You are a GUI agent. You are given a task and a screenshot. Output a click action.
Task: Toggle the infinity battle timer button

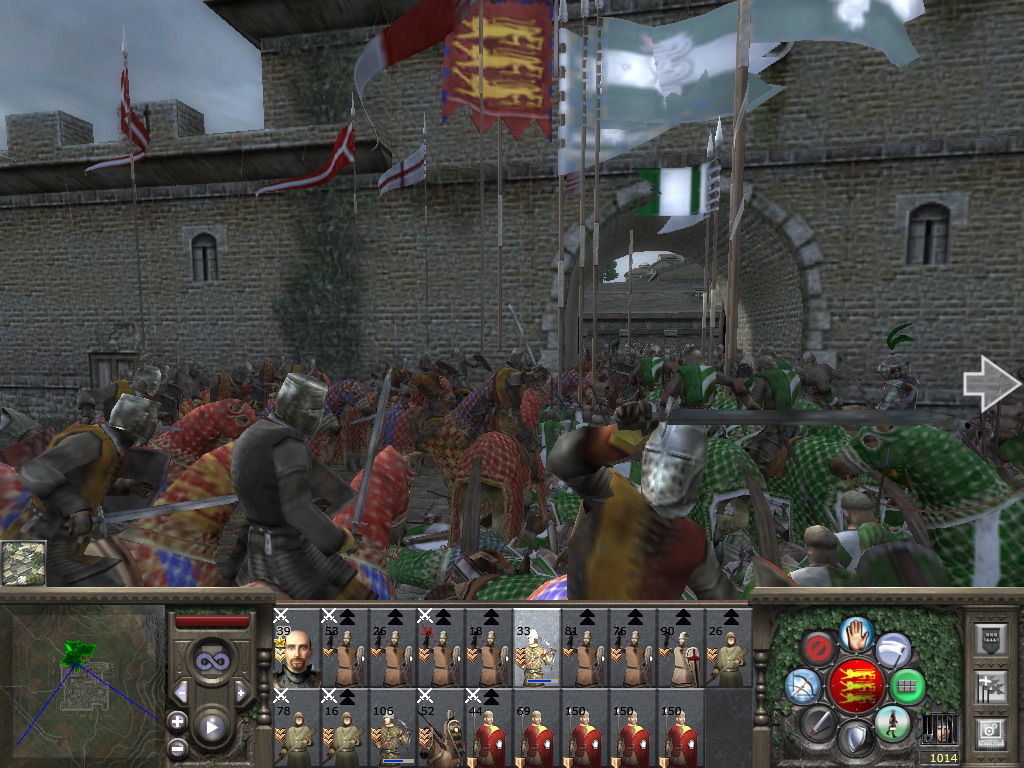point(211,660)
